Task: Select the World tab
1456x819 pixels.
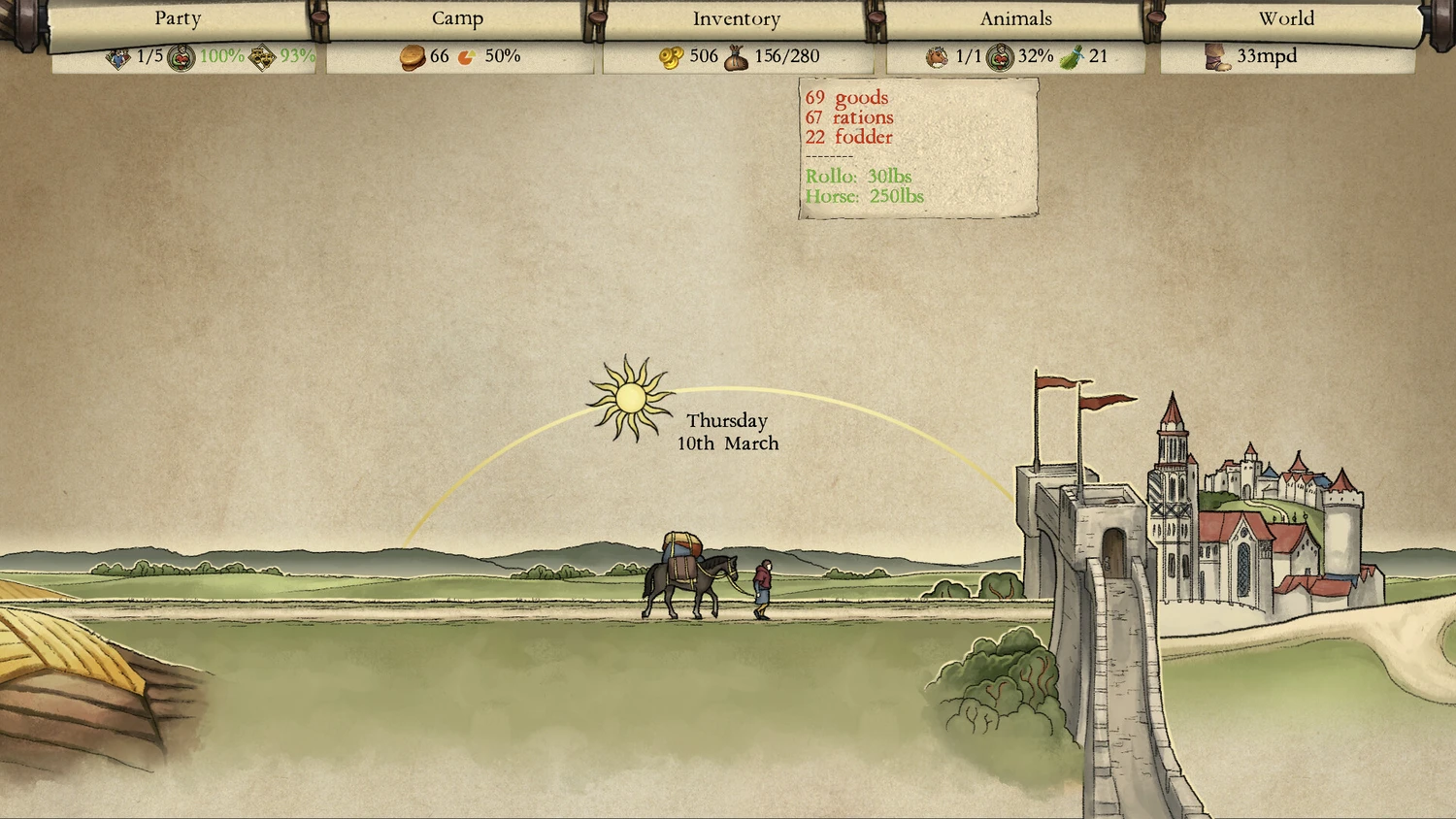Action: 1286,19
